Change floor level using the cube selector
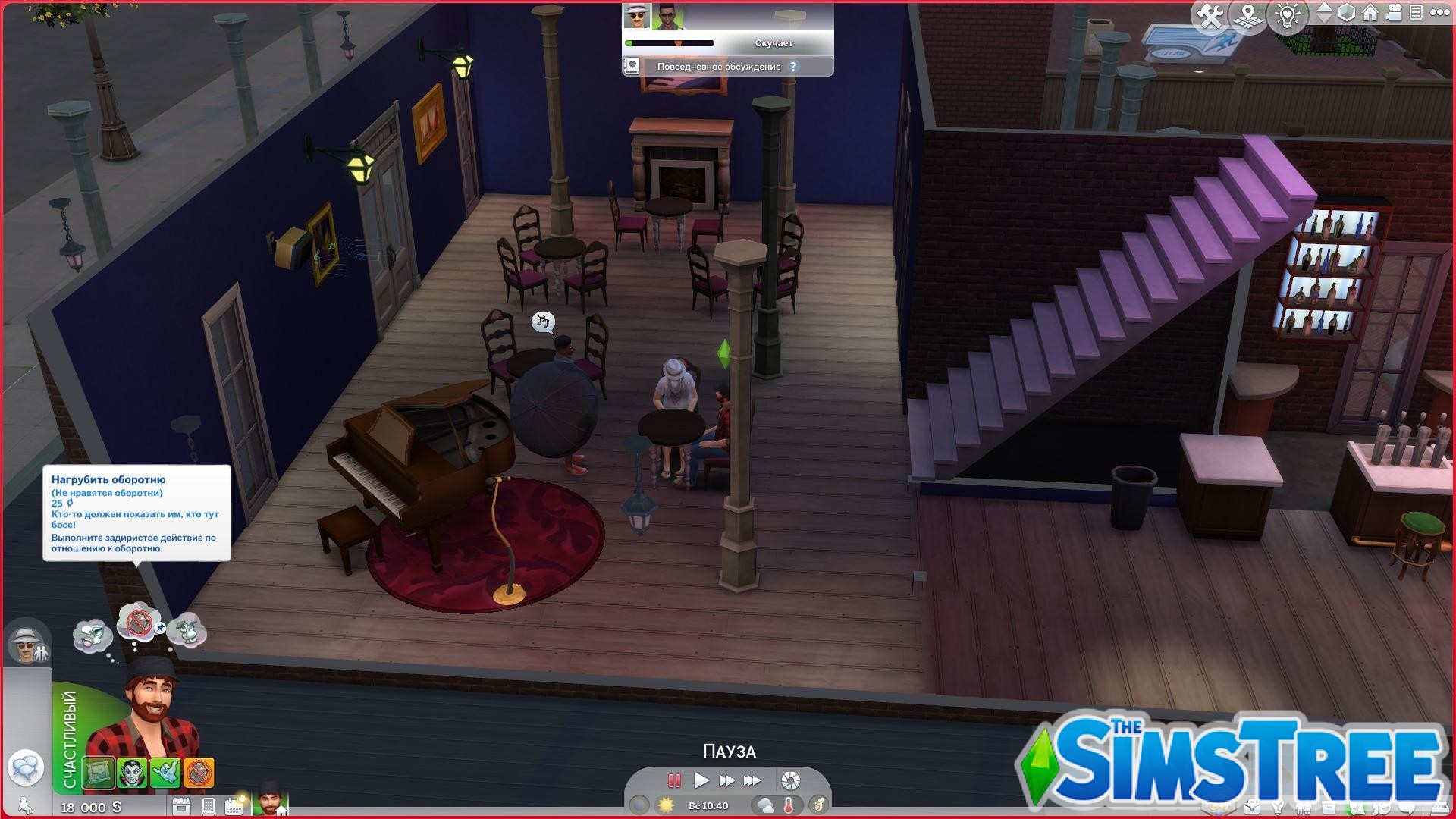 [x=1347, y=13]
